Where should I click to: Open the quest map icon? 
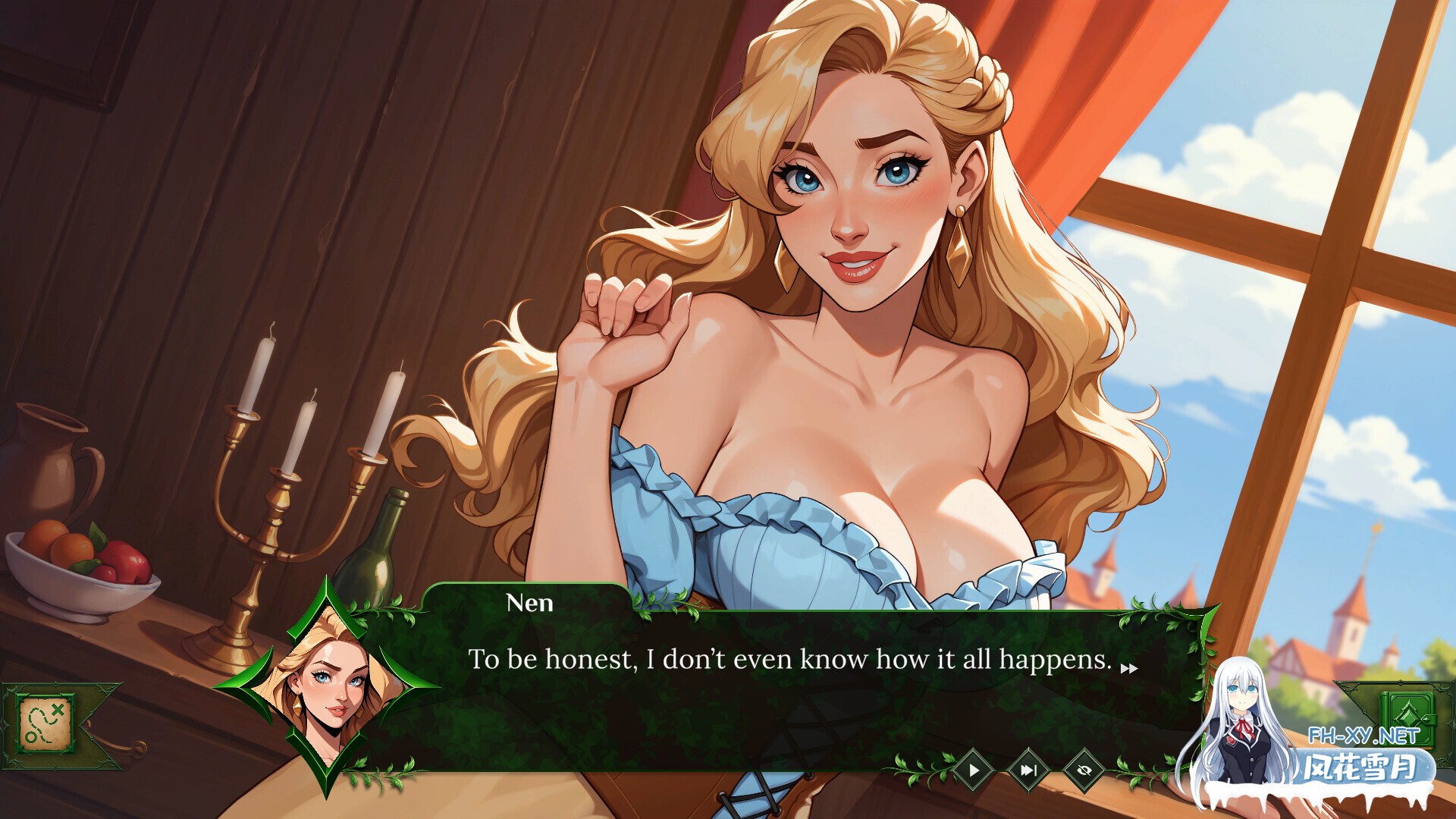[x=44, y=723]
